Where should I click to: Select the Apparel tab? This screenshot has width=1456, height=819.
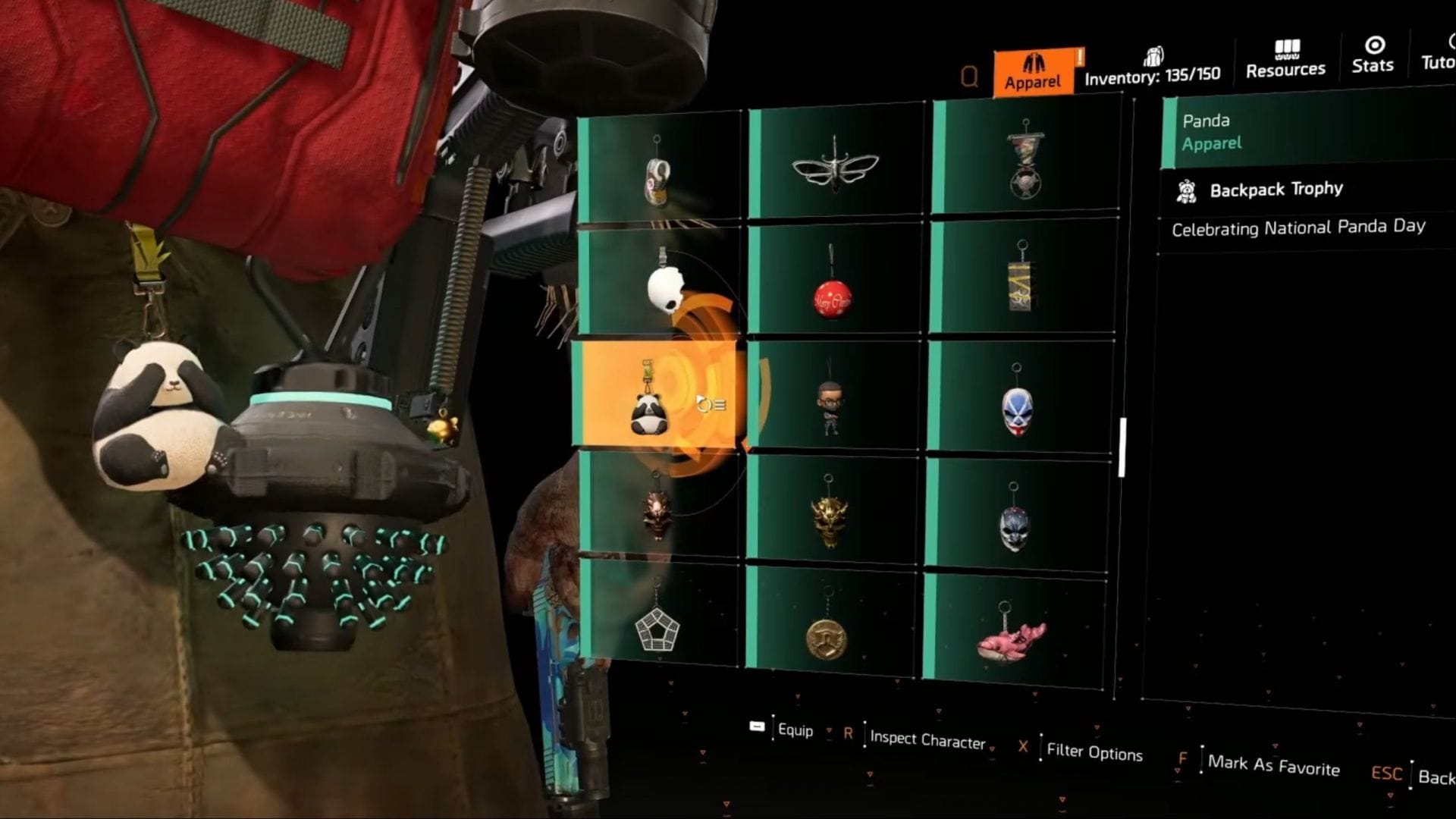click(x=1034, y=64)
